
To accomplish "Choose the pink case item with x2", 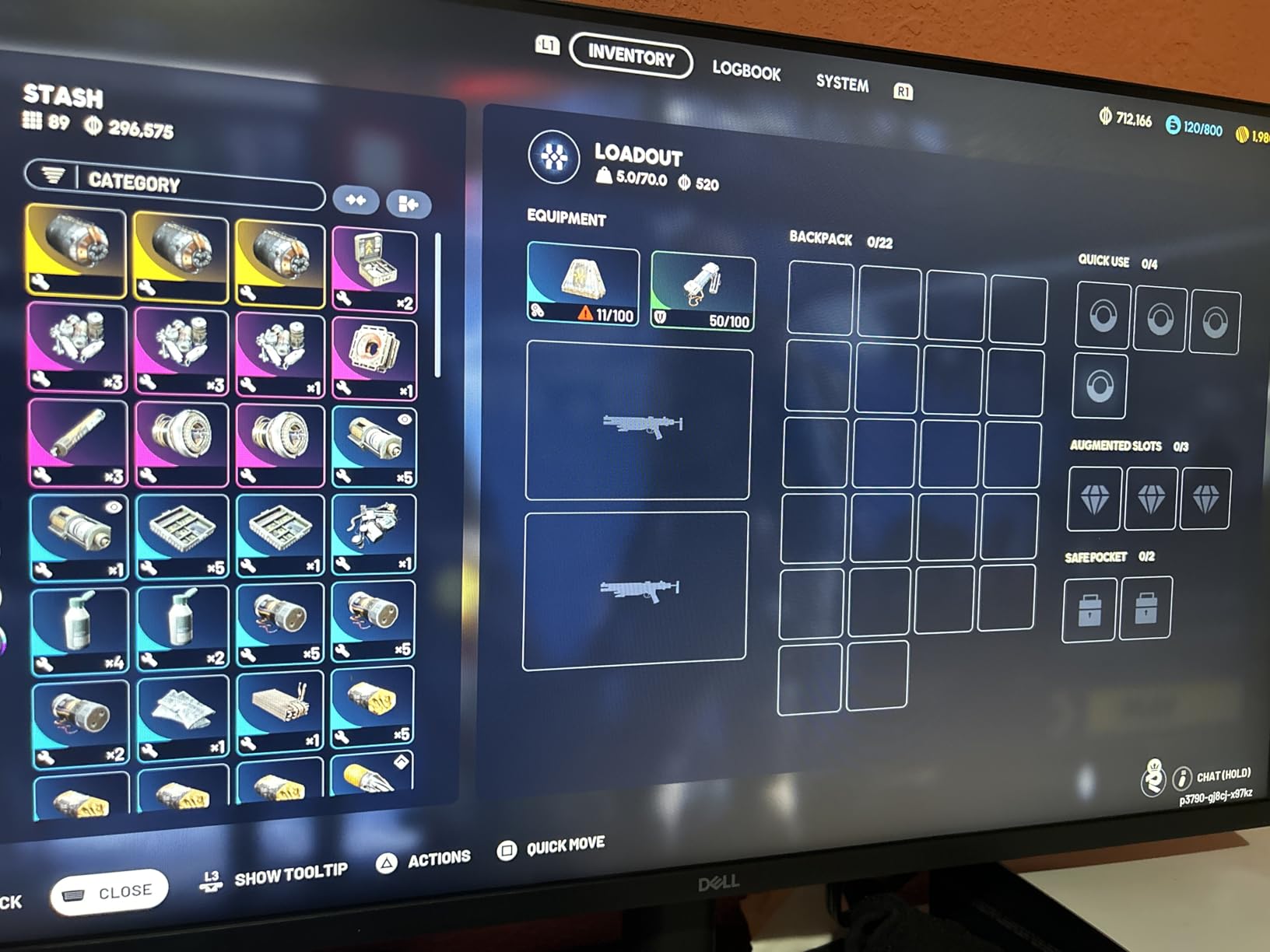I will pyautogui.click(x=375, y=270).
